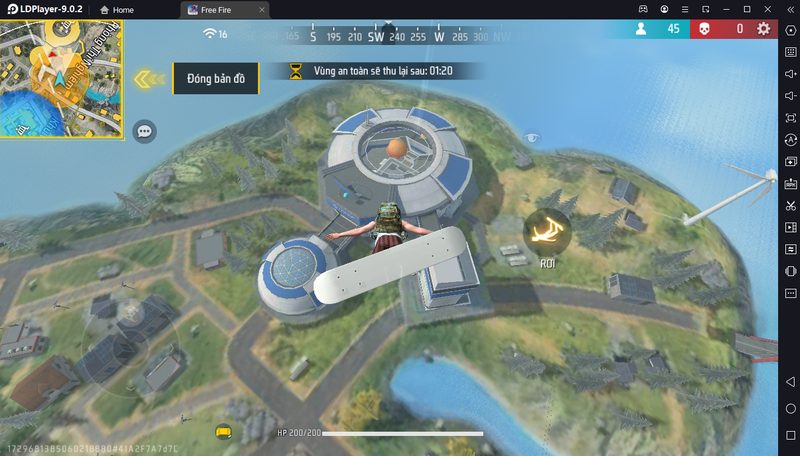Close the Free Fire tab
The image size is (800, 456).
(262, 9)
